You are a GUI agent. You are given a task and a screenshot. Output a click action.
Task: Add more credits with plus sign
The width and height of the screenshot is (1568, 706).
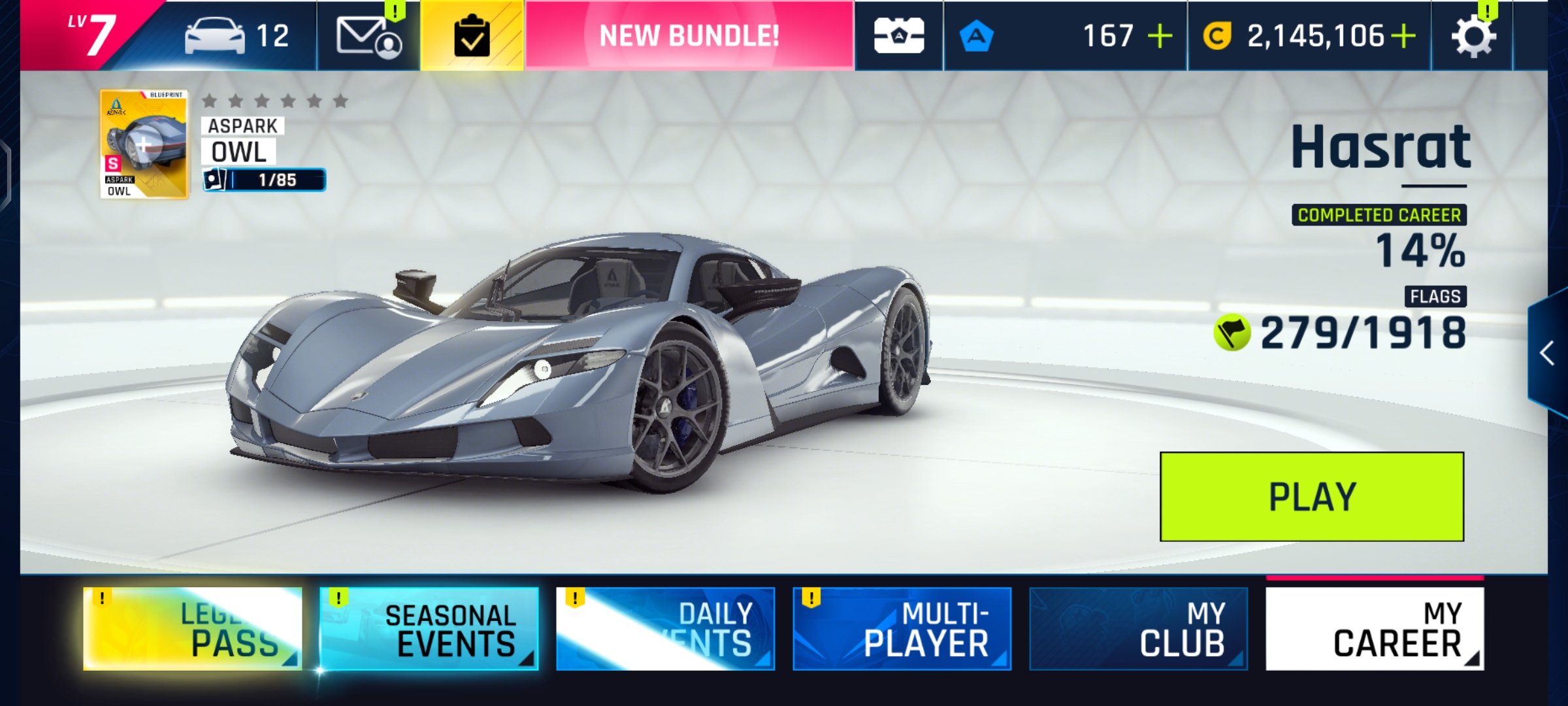click(x=1403, y=36)
